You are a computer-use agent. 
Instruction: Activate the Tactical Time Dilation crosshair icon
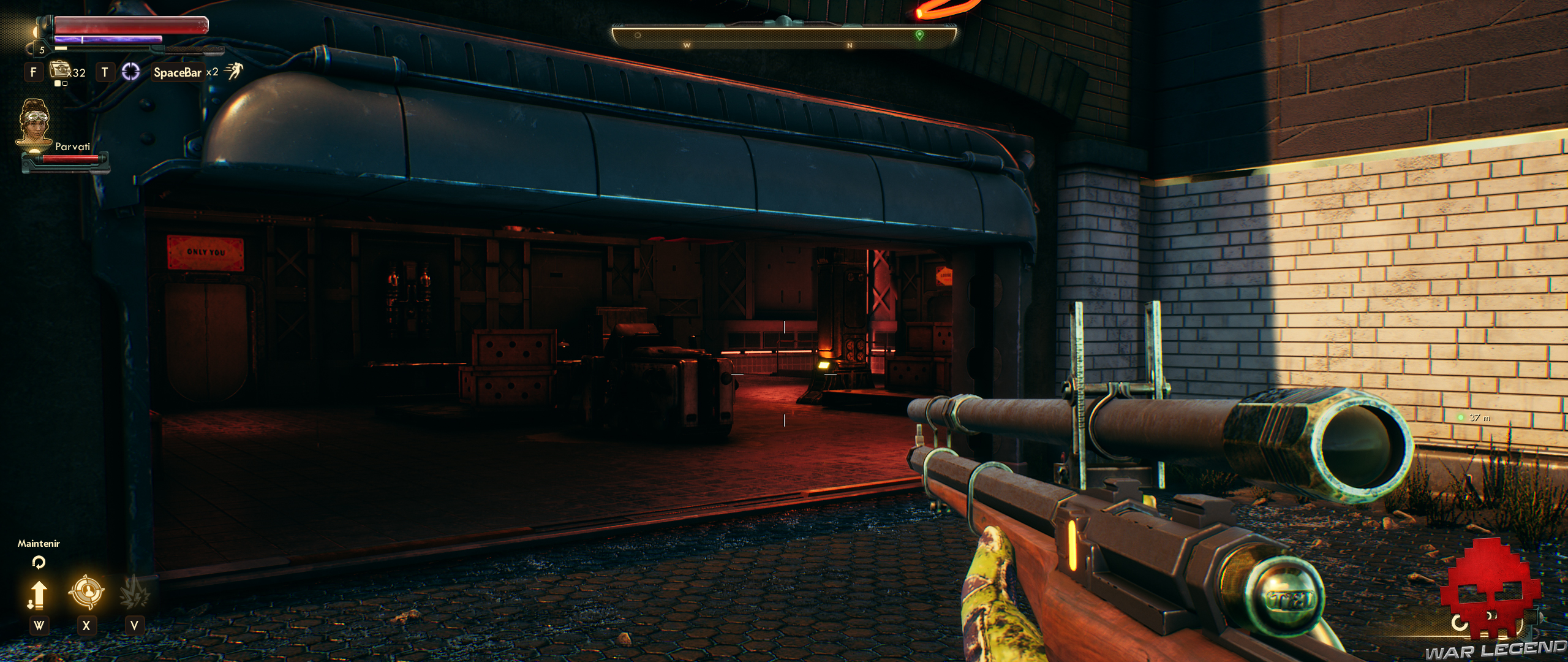(x=130, y=72)
